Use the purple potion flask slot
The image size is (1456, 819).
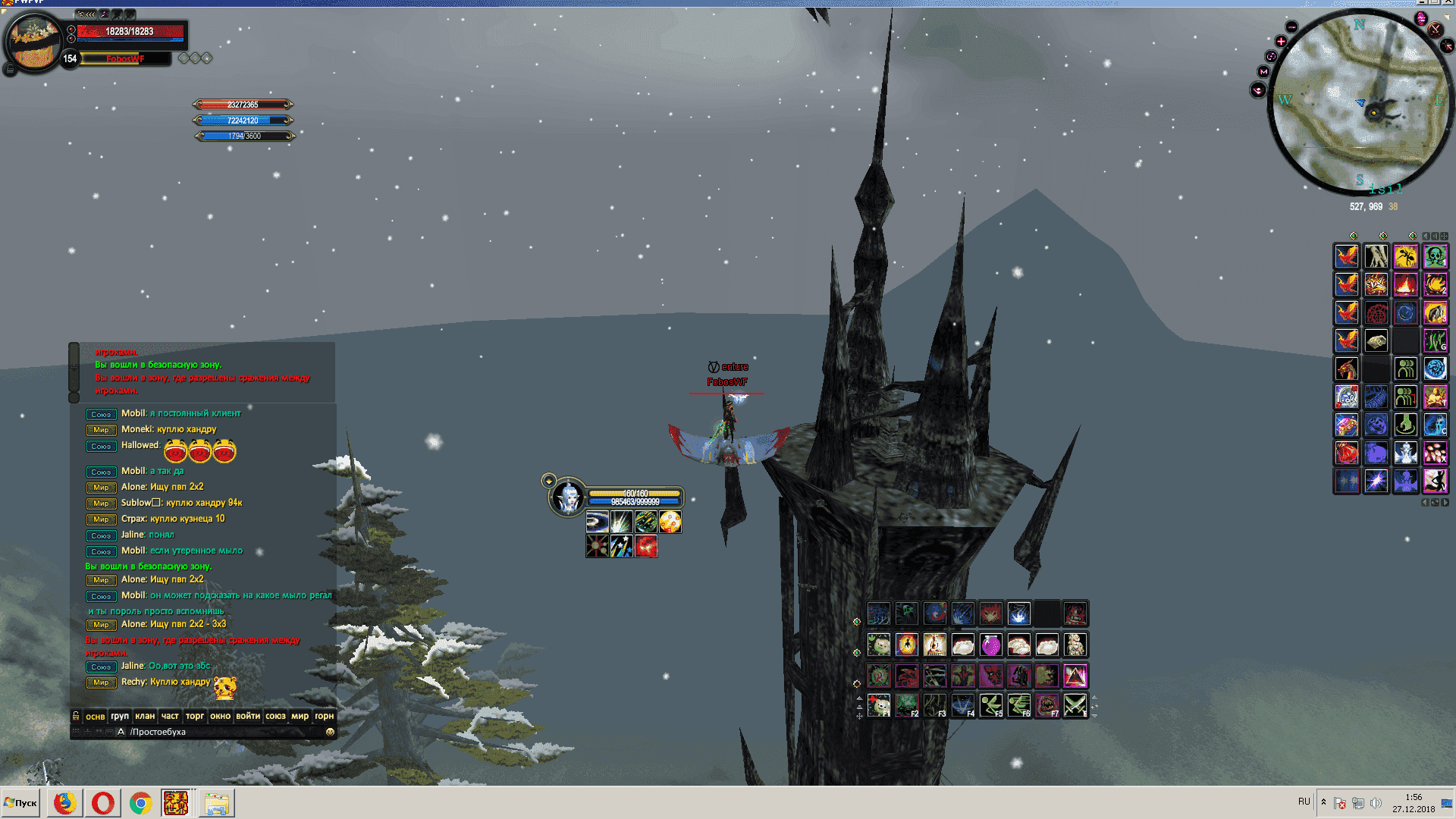click(x=990, y=645)
